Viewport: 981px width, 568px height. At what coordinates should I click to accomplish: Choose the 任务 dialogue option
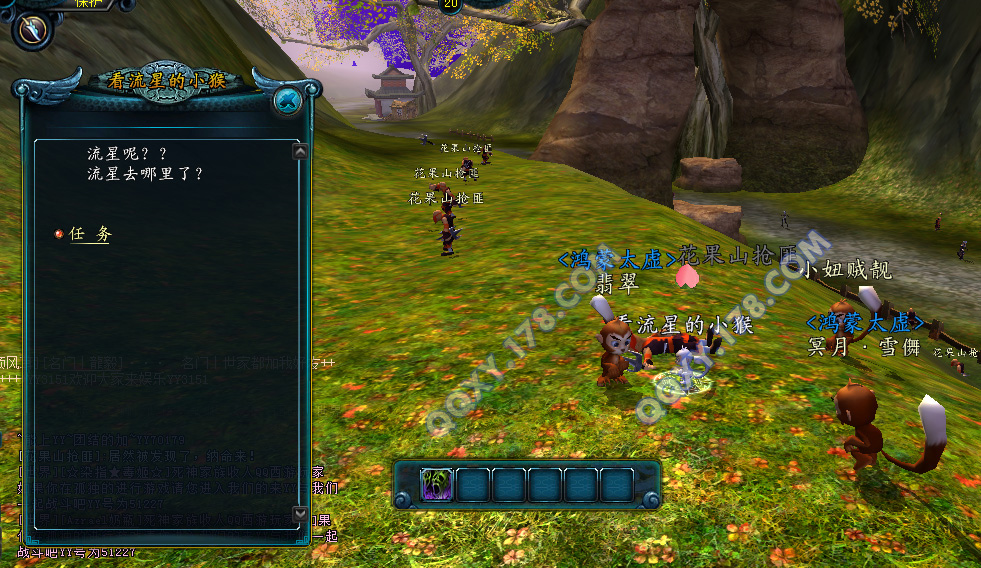pyautogui.click(x=90, y=234)
